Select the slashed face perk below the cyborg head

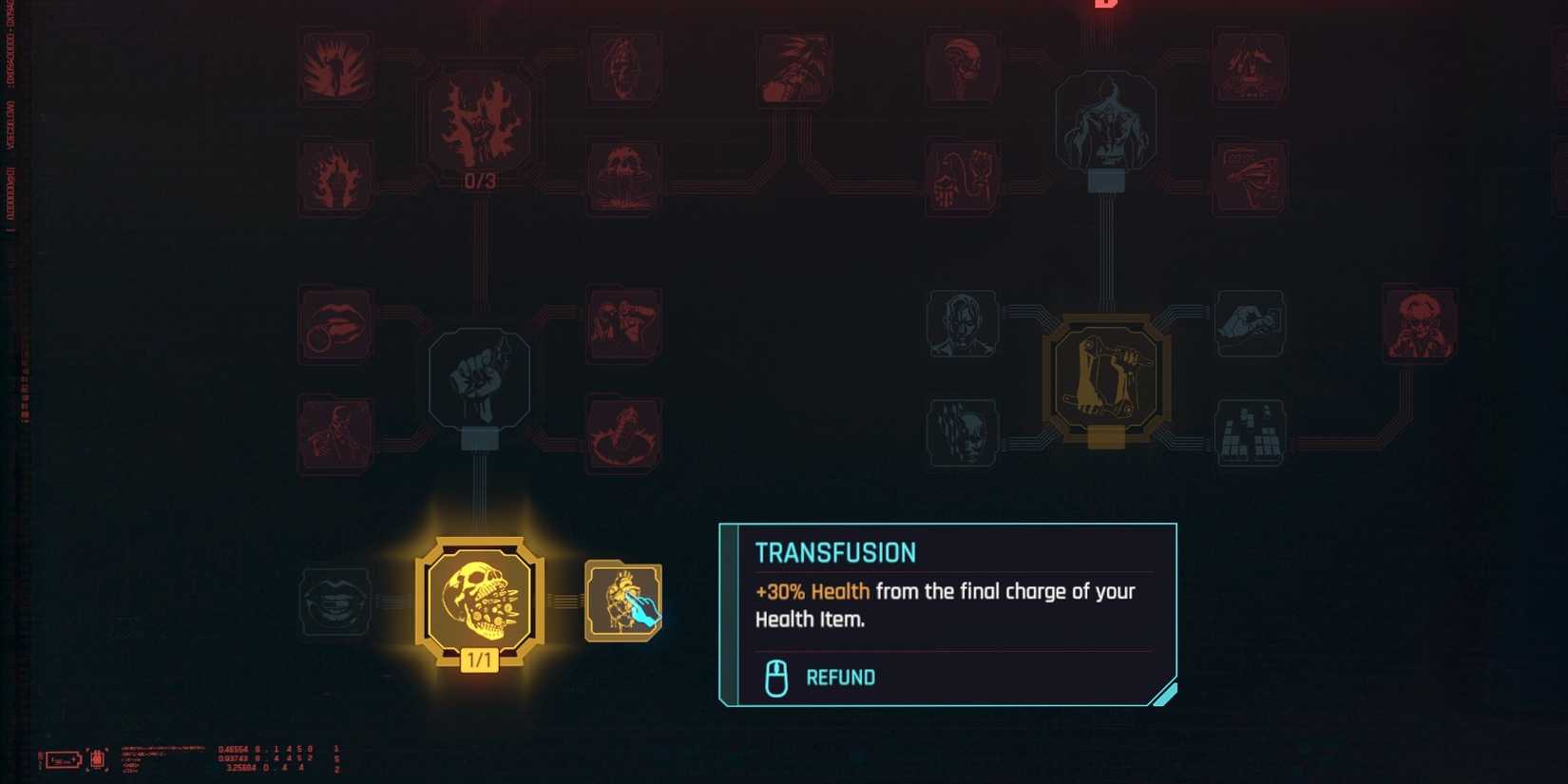click(962, 432)
